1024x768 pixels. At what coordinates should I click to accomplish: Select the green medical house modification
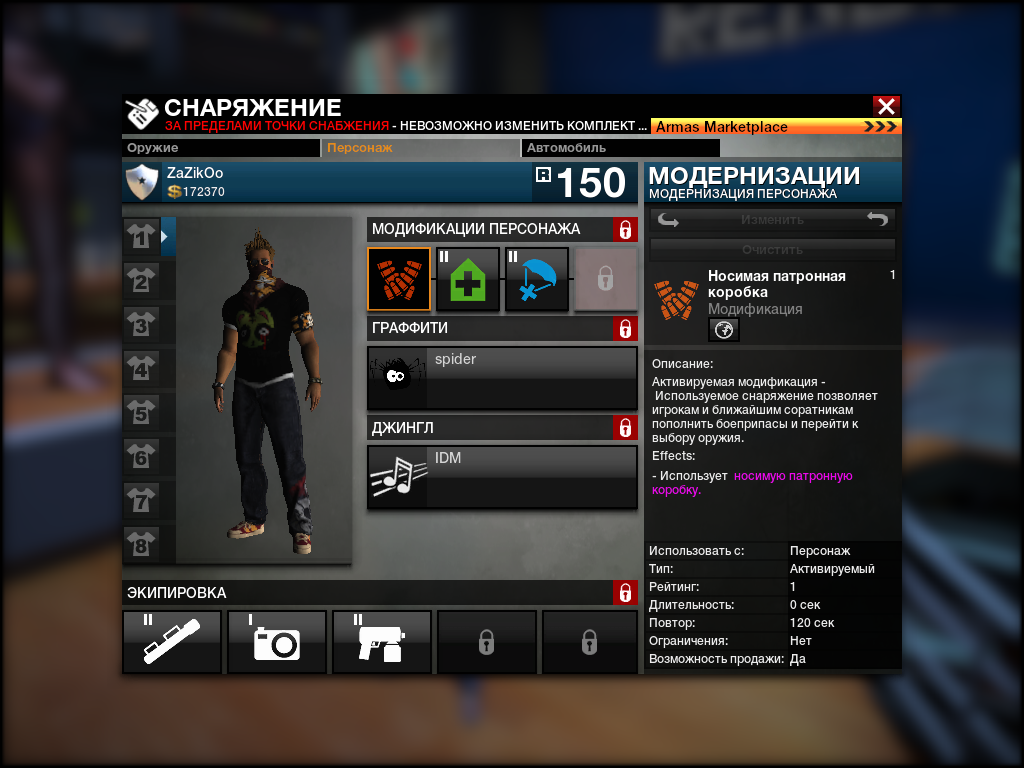[x=467, y=279]
